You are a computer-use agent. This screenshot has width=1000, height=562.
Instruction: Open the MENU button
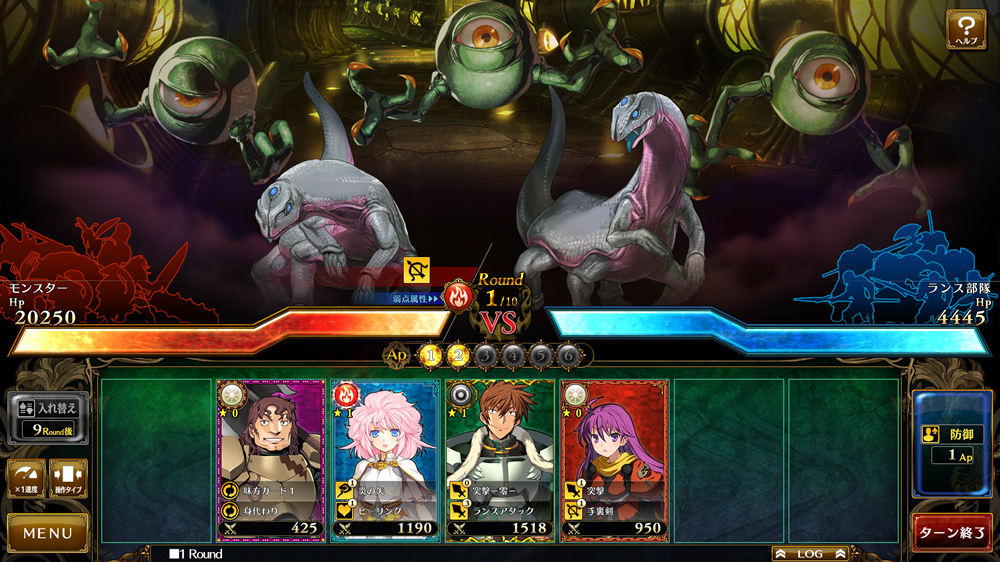(x=47, y=533)
